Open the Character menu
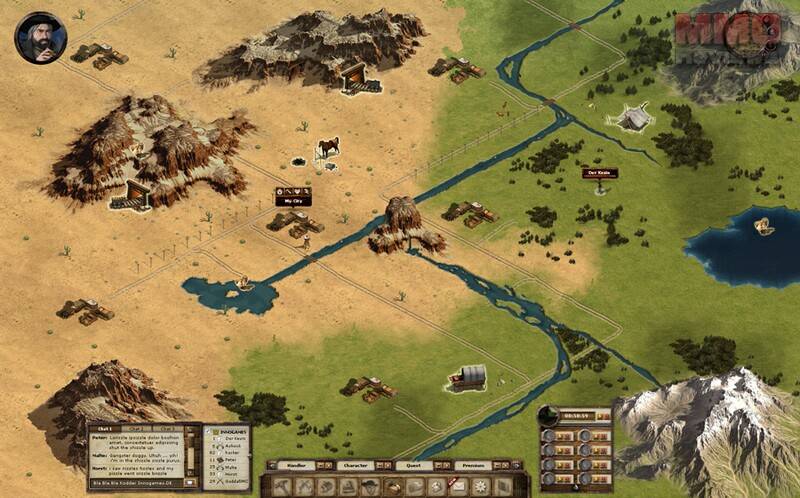The image size is (800, 498). pos(351,465)
